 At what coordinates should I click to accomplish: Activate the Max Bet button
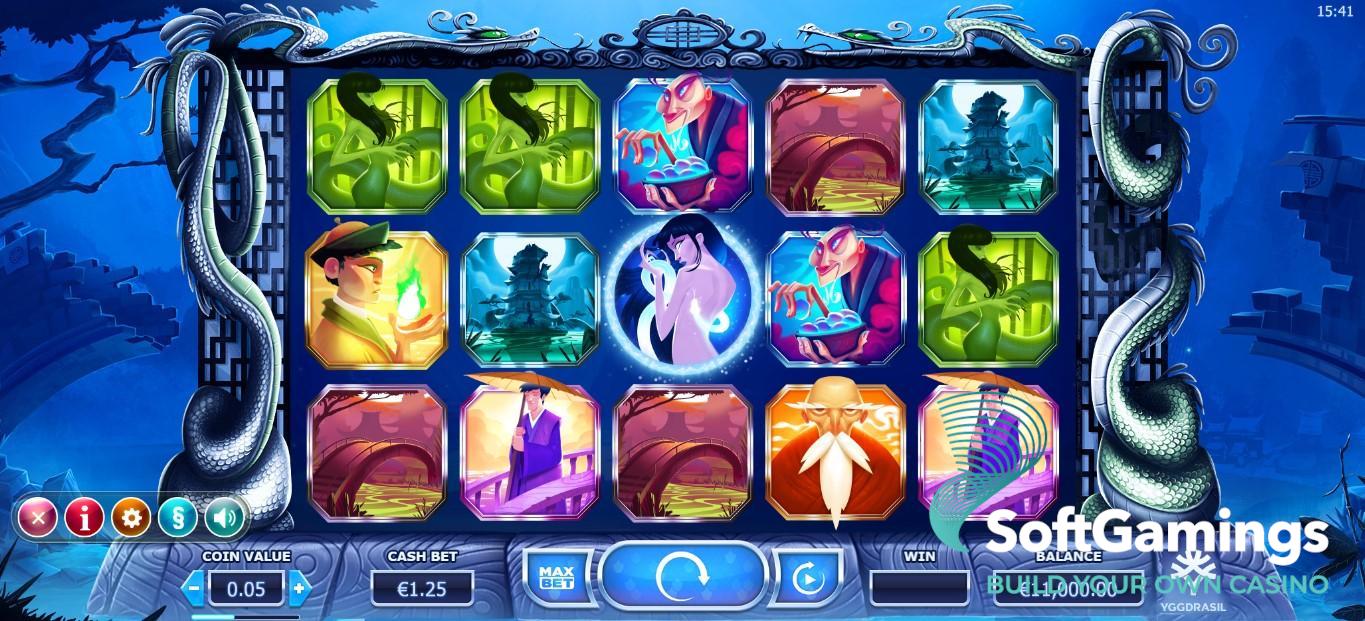pos(556,577)
